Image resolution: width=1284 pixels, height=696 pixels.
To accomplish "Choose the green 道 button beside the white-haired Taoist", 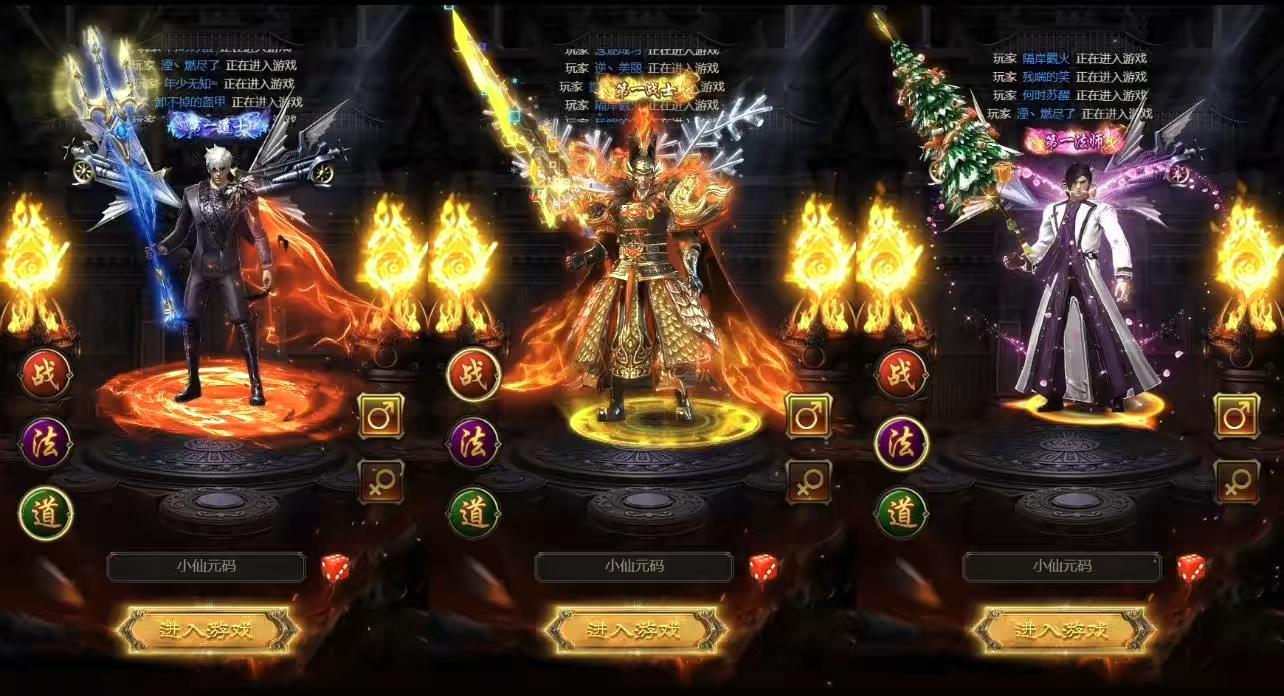I will click(46, 514).
